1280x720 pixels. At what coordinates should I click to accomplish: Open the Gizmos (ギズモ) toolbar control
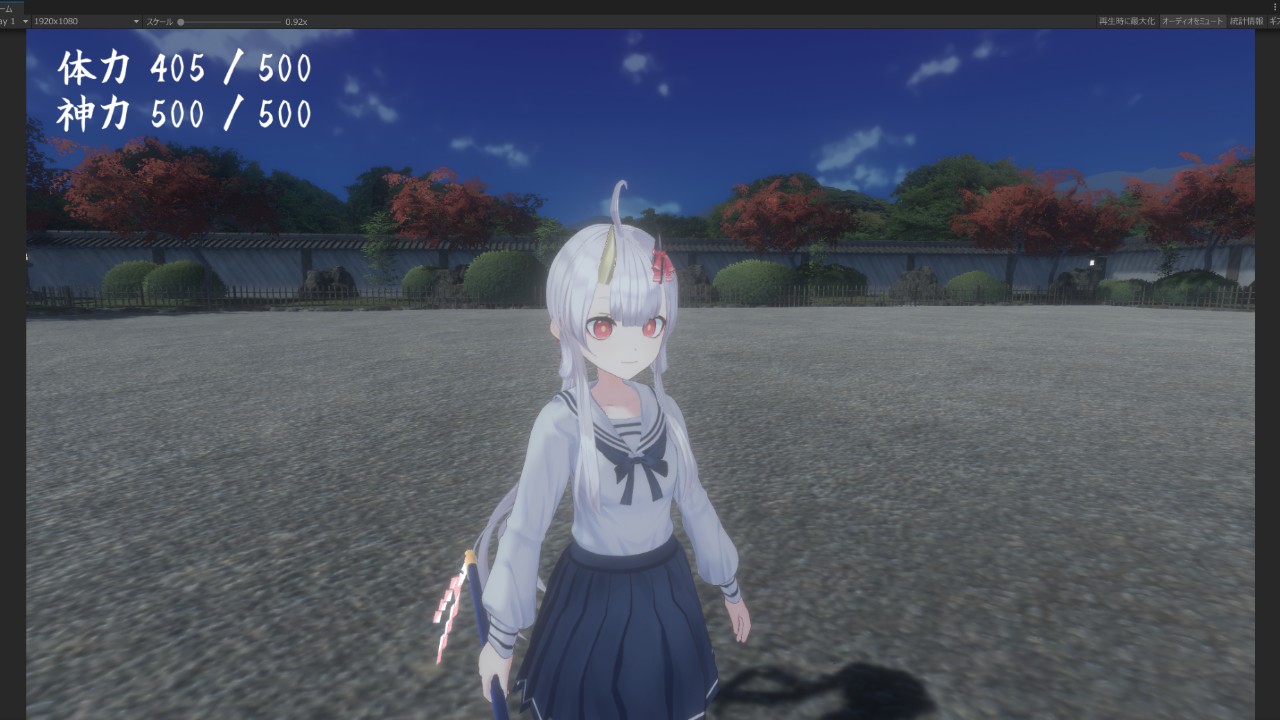(1274, 21)
